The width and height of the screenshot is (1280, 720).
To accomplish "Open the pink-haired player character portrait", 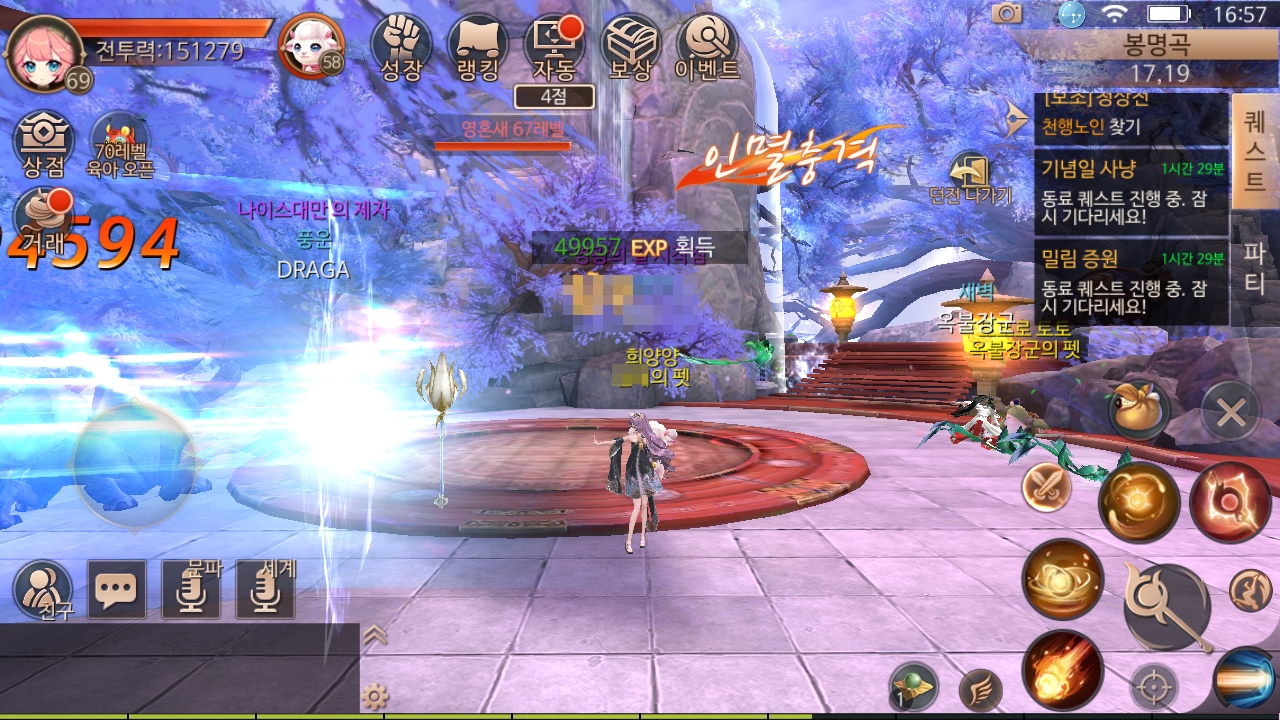I will tap(45, 52).
